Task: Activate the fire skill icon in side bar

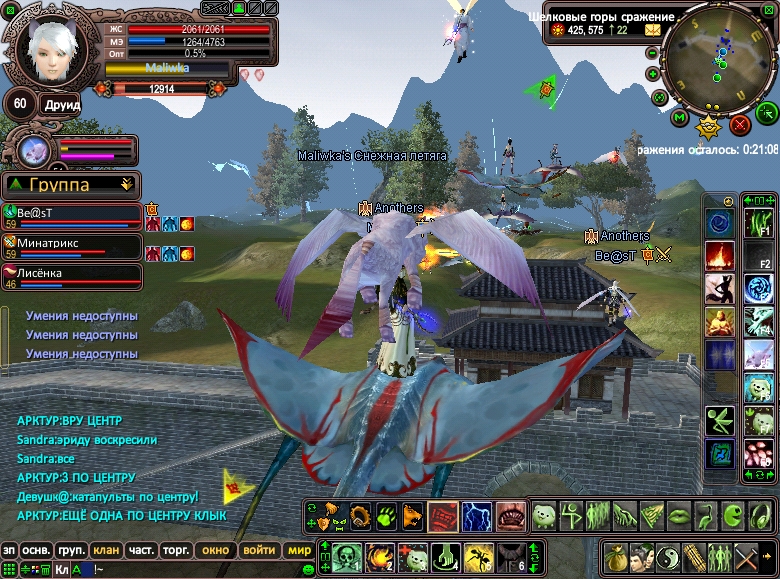Action: coord(720,255)
